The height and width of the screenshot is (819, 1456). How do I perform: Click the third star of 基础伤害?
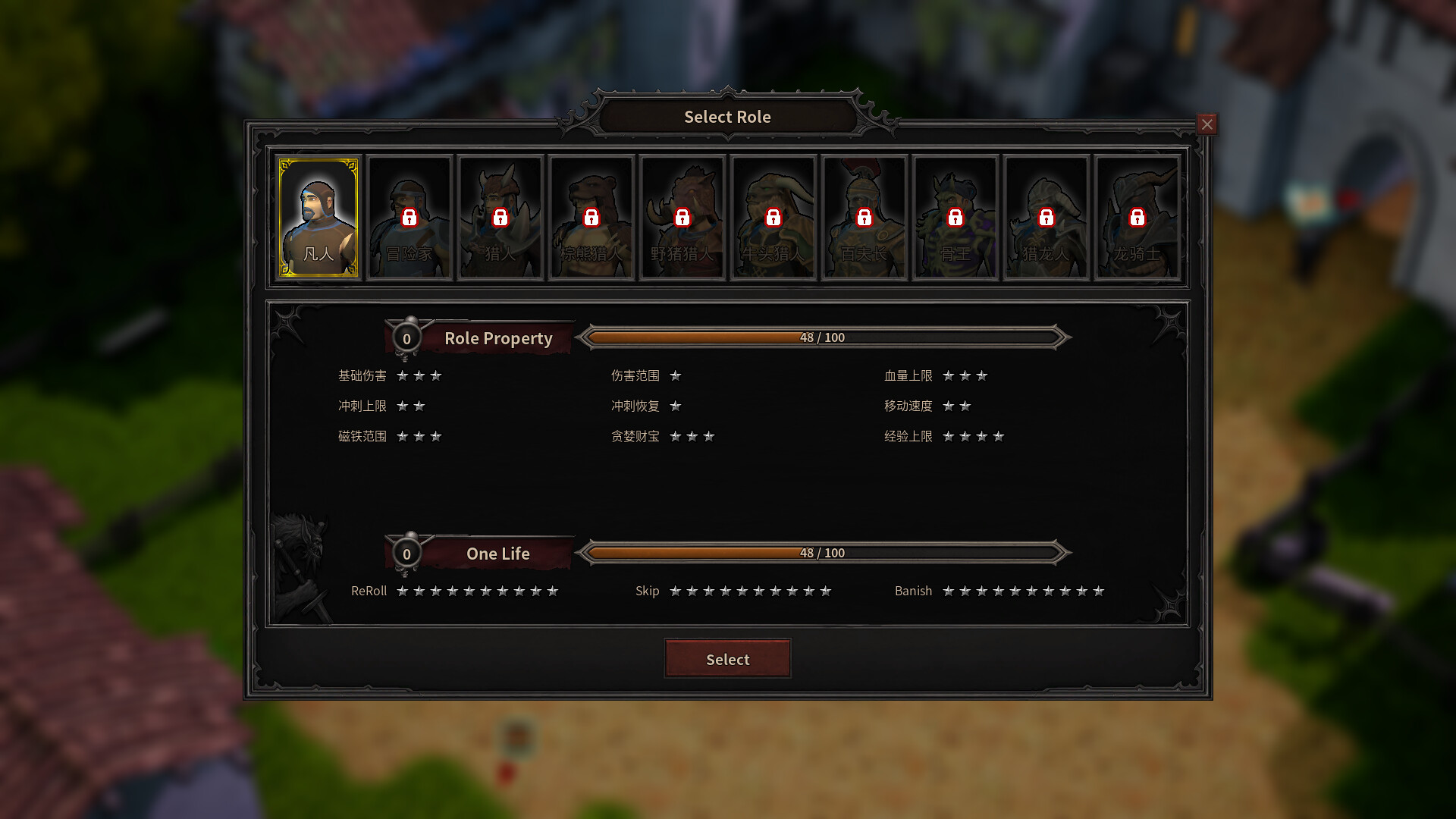(437, 375)
